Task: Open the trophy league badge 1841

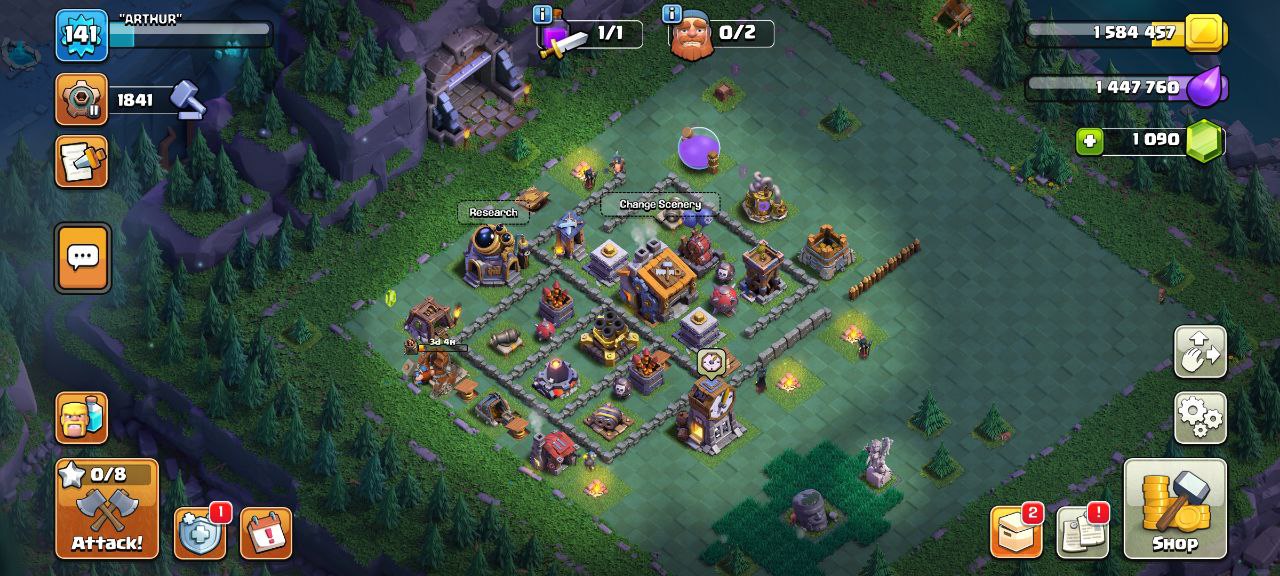Action: pyautogui.click(x=81, y=99)
